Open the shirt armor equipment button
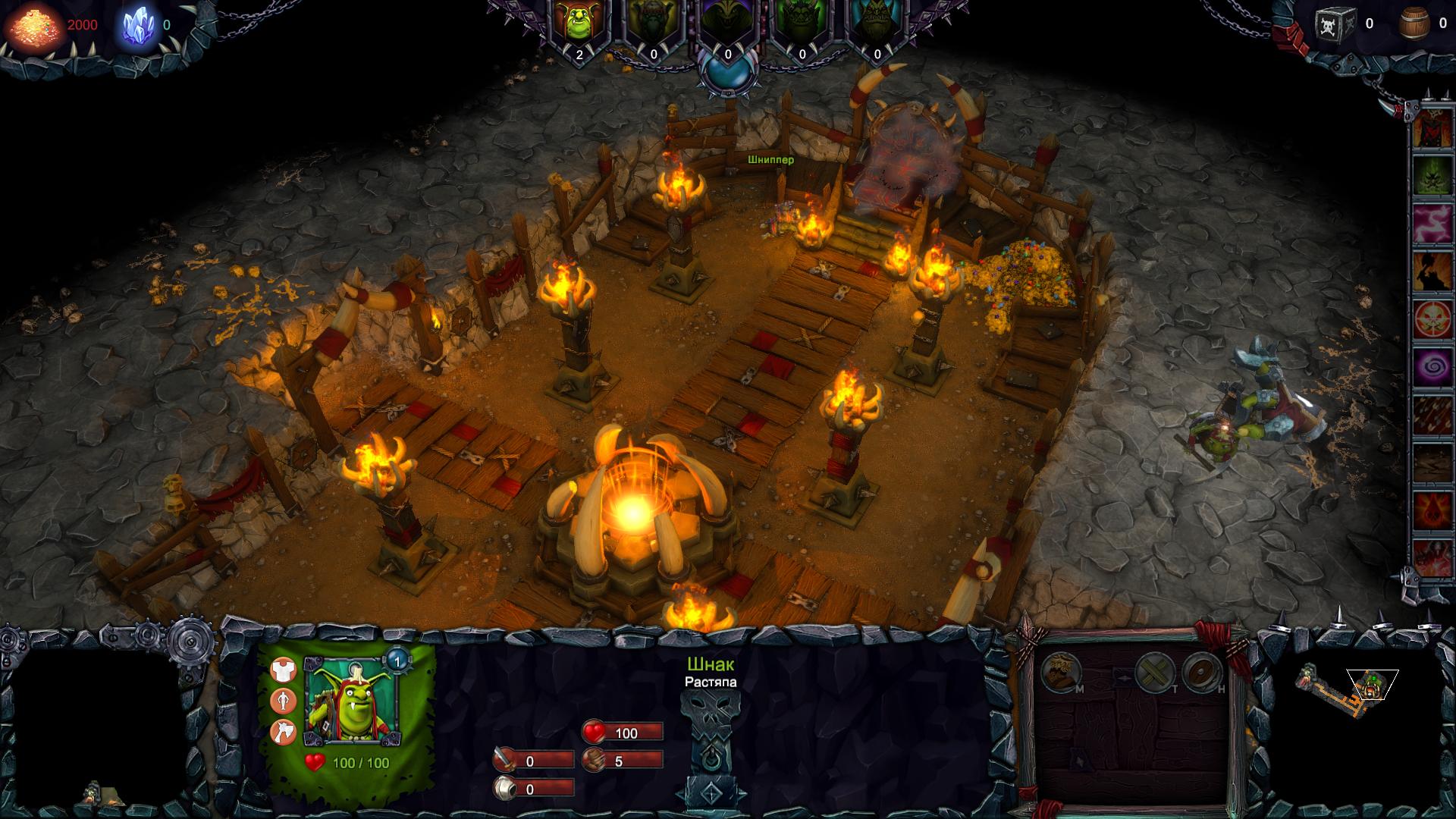The height and width of the screenshot is (819, 1456). (x=284, y=670)
